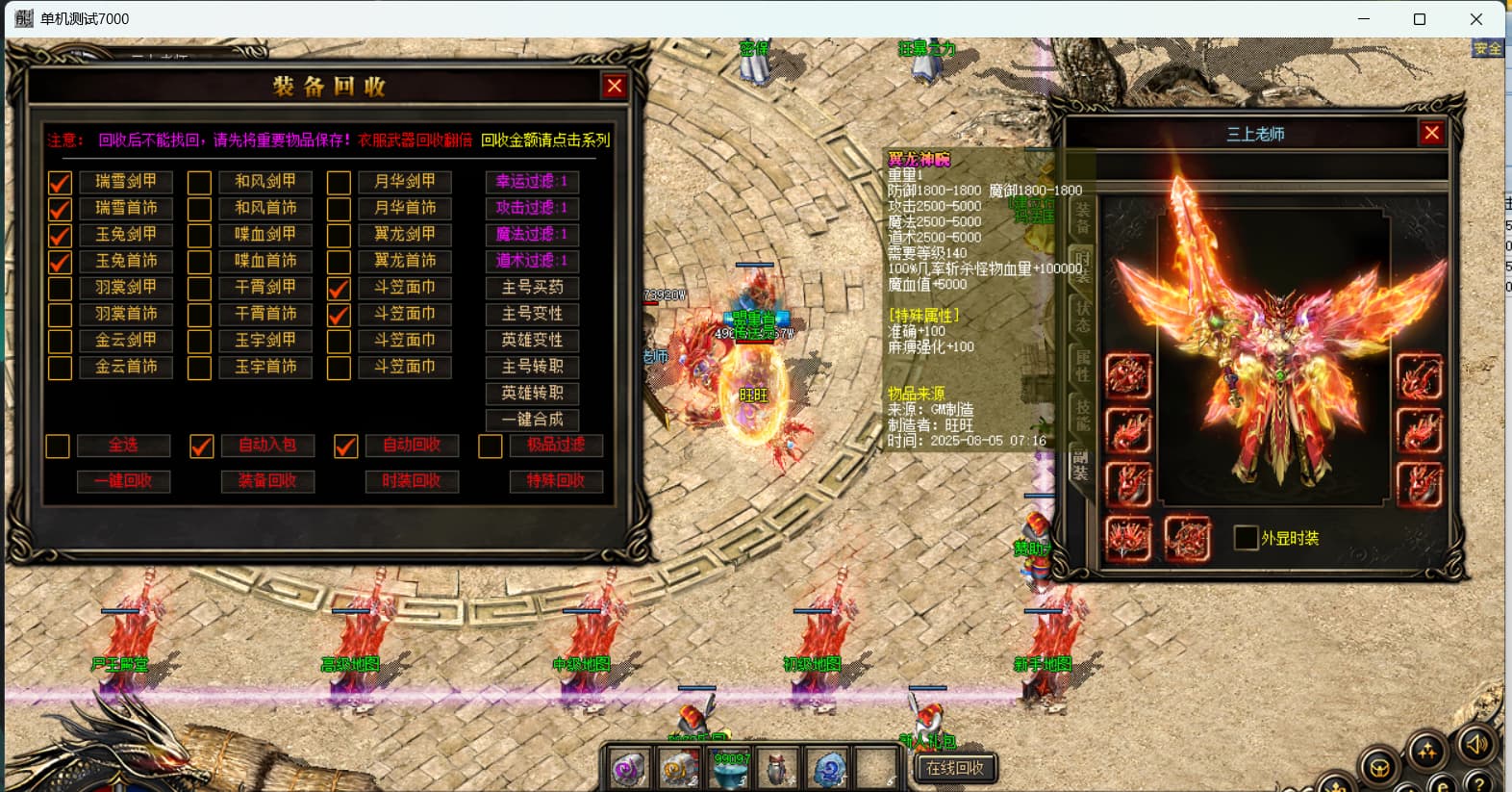Maximize the game window
Viewport: 1512px width, 792px height.
tap(1419, 19)
